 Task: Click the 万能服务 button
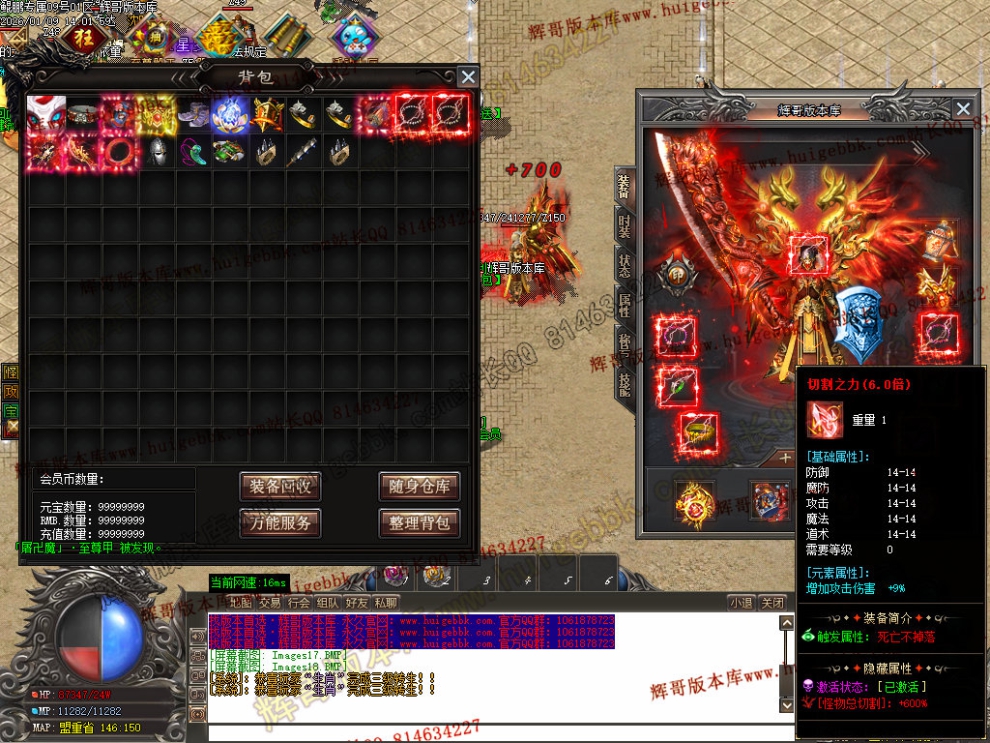coord(280,522)
